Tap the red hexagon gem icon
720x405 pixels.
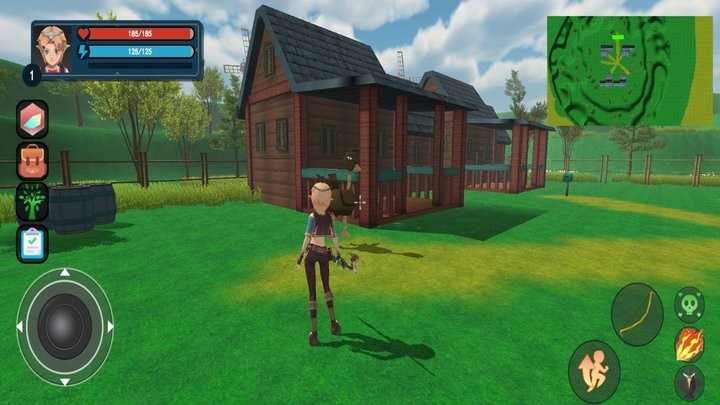tap(32, 118)
